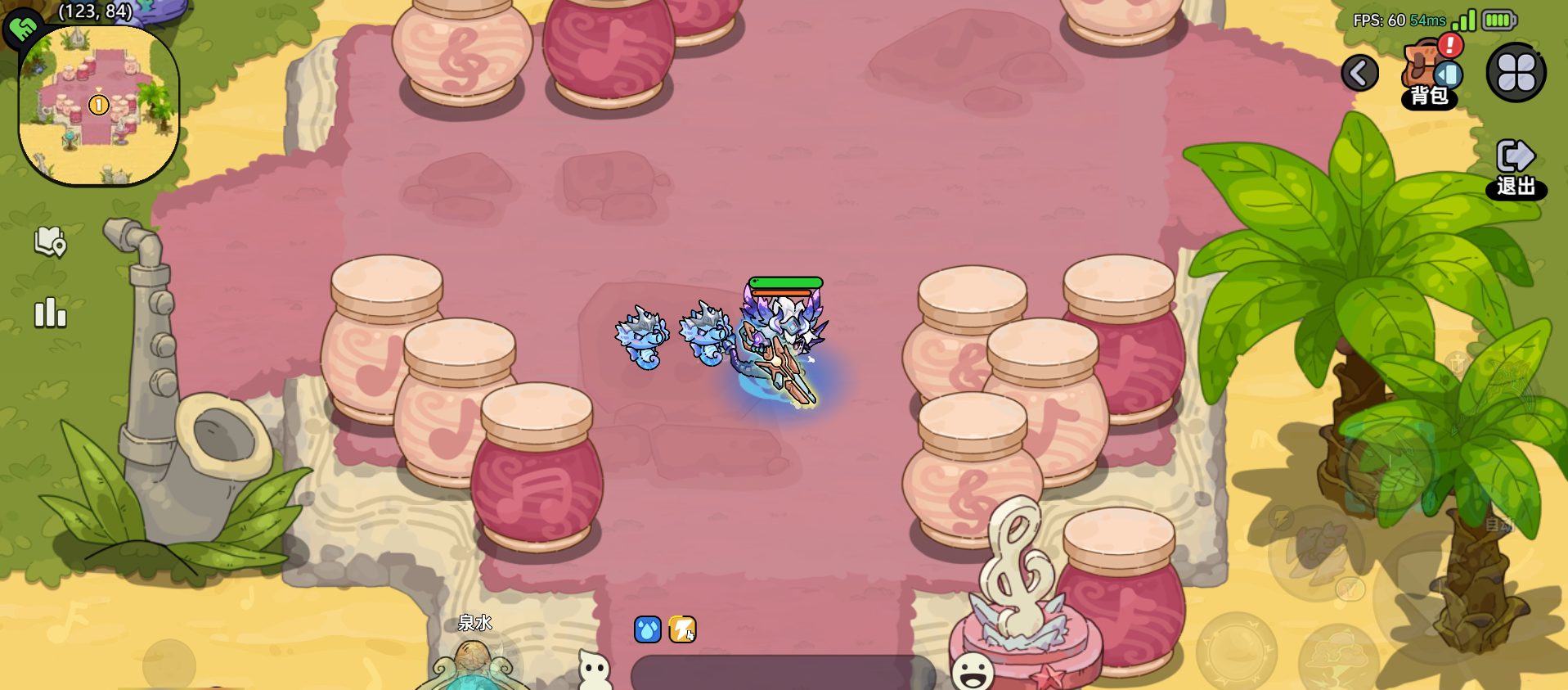Collapse the UI with the left-pointing chevron
1568x690 pixels.
[1360, 73]
